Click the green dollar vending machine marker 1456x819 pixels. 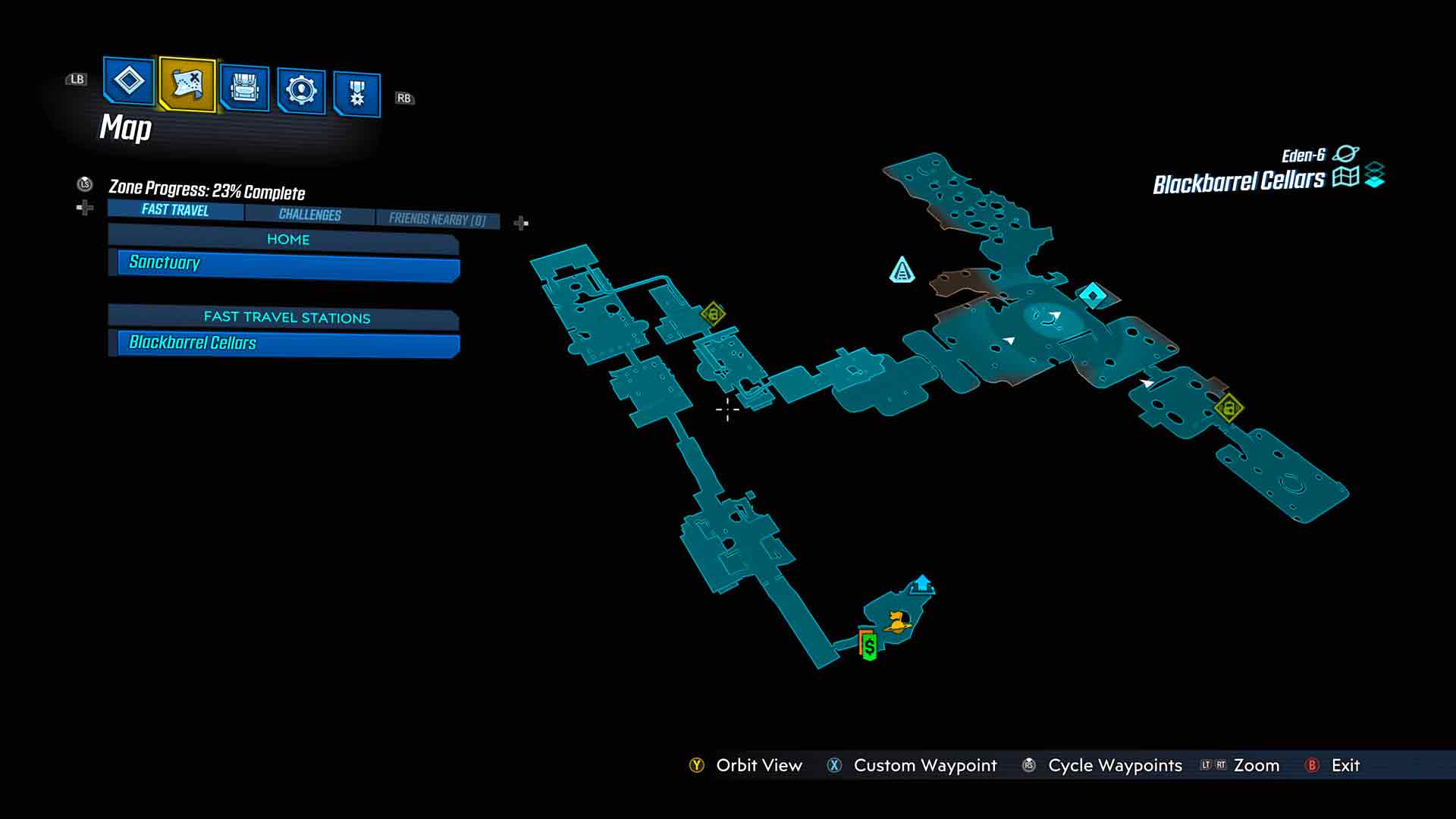pos(869,646)
